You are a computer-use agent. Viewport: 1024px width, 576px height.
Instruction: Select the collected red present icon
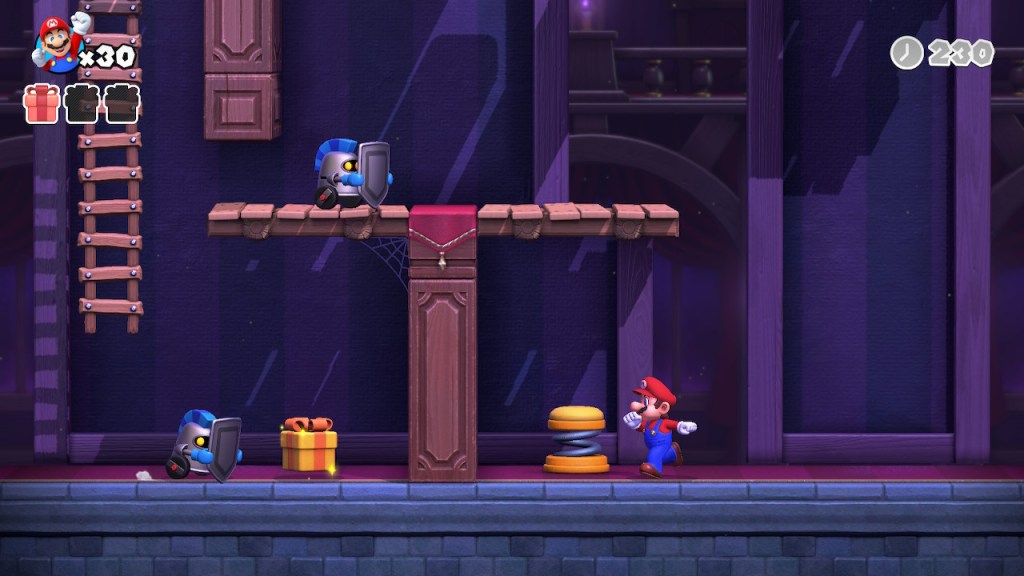pyautogui.click(x=42, y=103)
